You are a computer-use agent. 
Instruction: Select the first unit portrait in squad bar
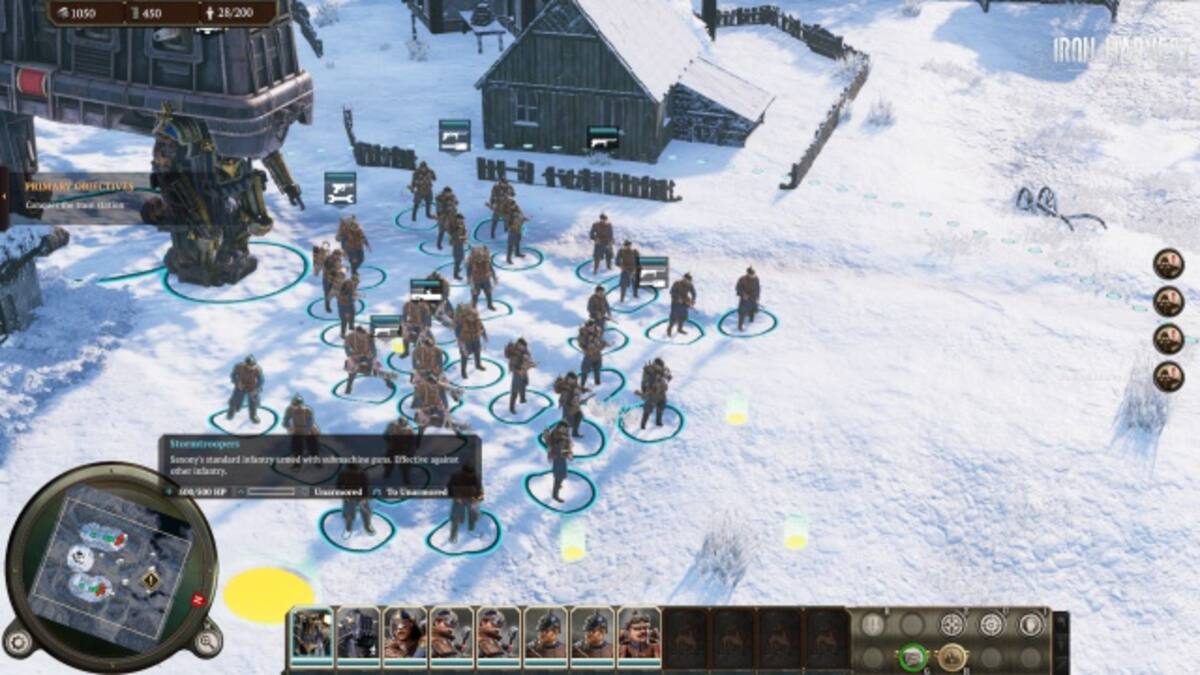pyautogui.click(x=311, y=633)
